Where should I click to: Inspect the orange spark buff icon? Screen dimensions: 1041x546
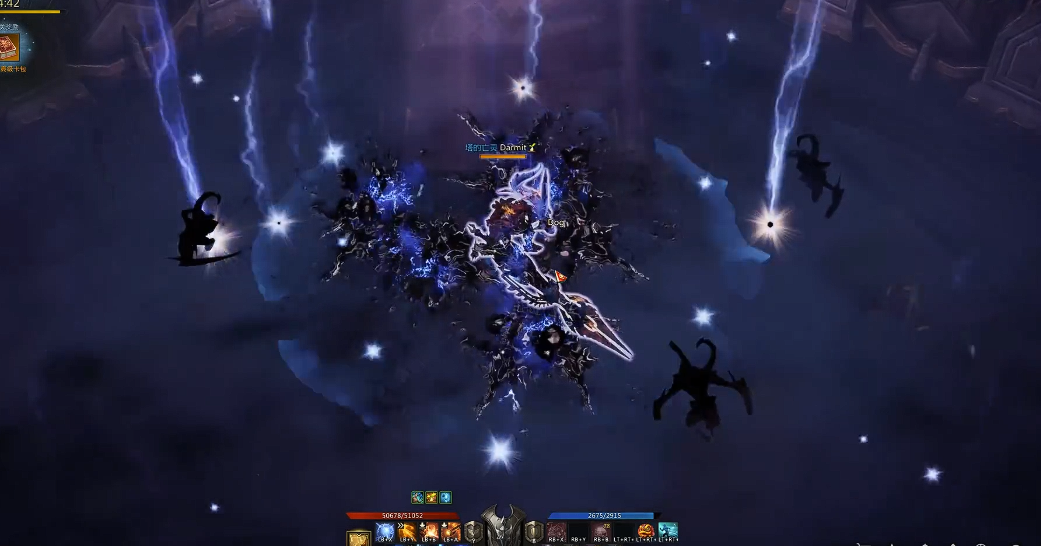pyautogui.click(x=431, y=497)
